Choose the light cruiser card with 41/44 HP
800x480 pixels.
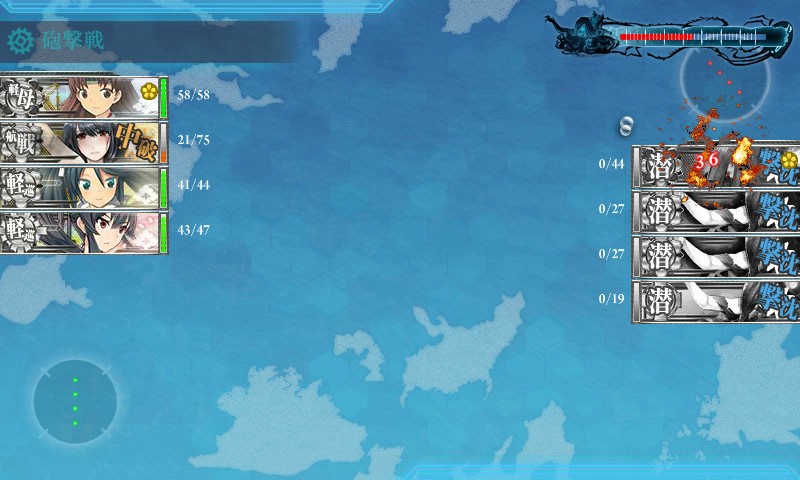click(x=83, y=187)
